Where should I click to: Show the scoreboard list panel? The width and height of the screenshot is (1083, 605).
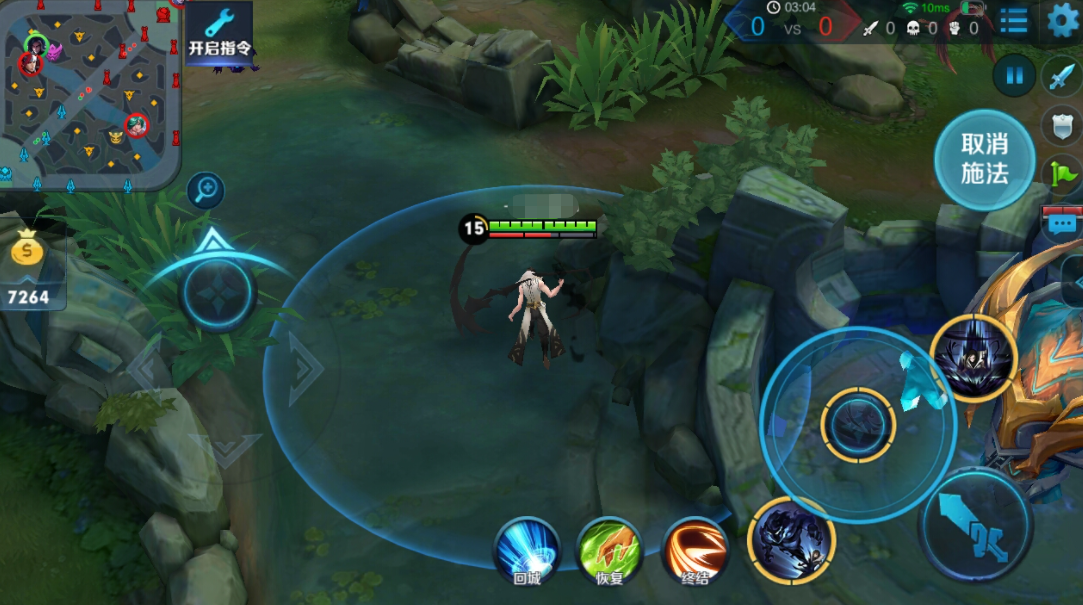[x=1013, y=21]
